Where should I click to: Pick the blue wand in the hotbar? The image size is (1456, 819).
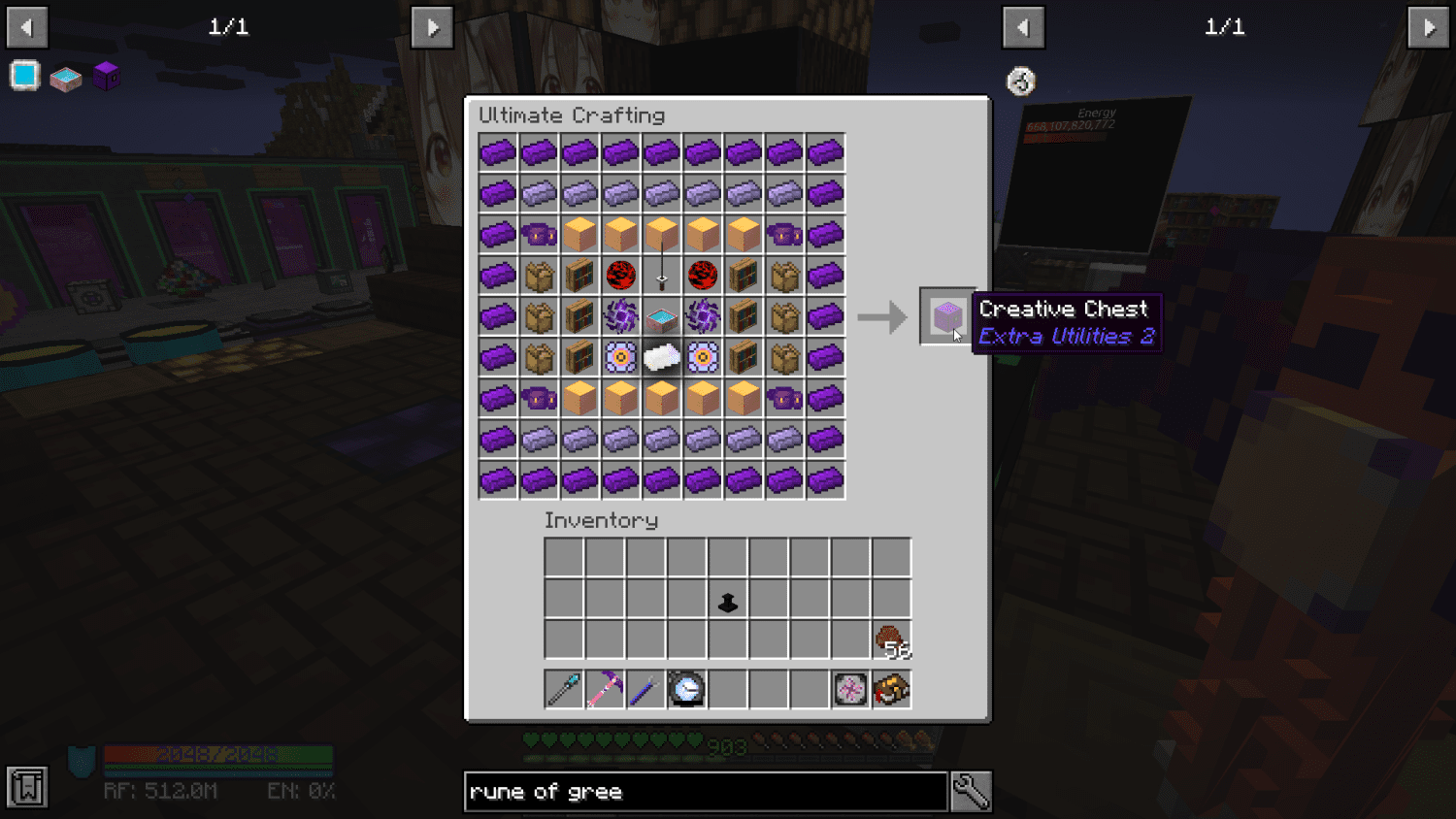(645, 689)
